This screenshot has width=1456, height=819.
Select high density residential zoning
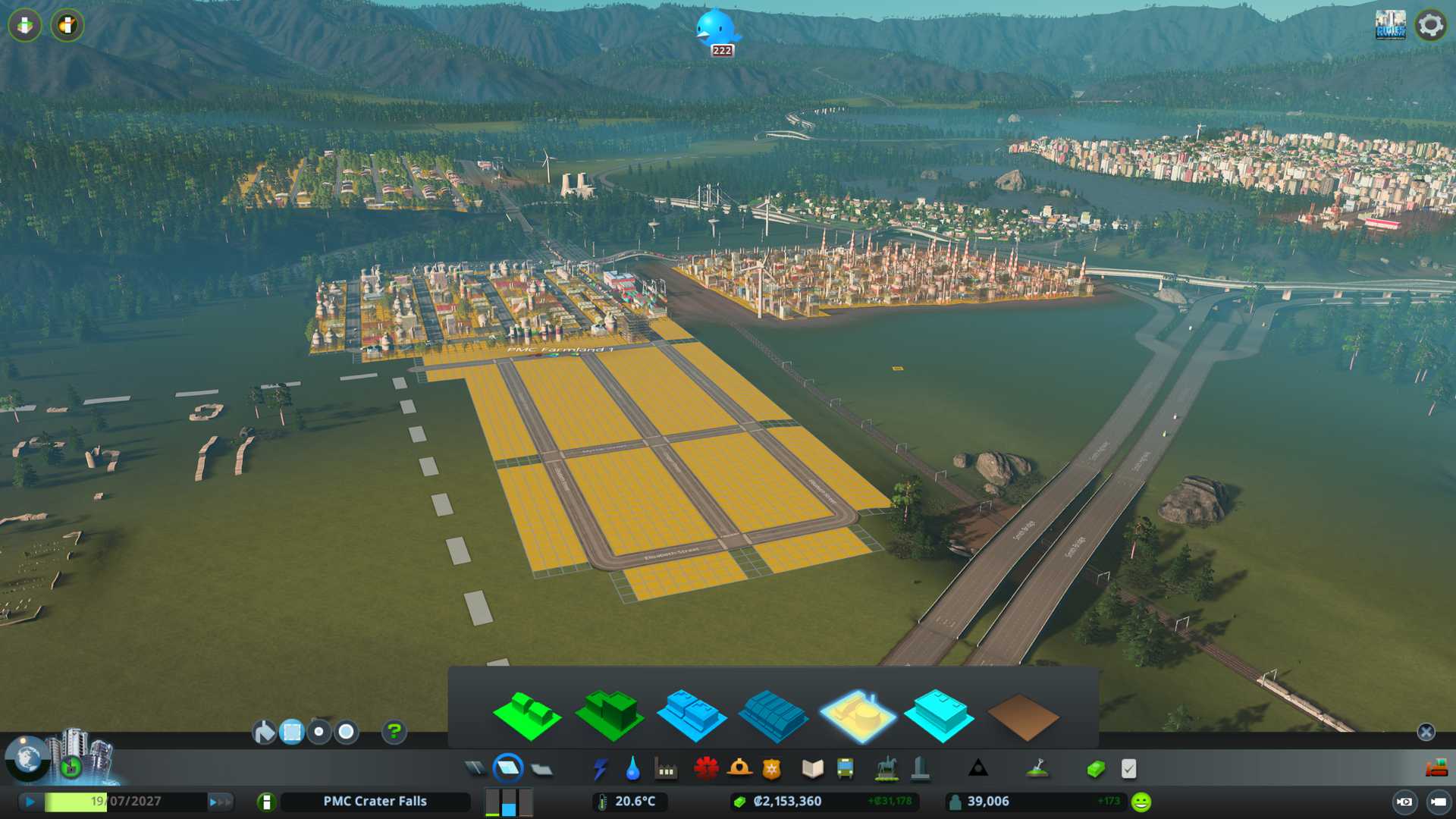(609, 715)
